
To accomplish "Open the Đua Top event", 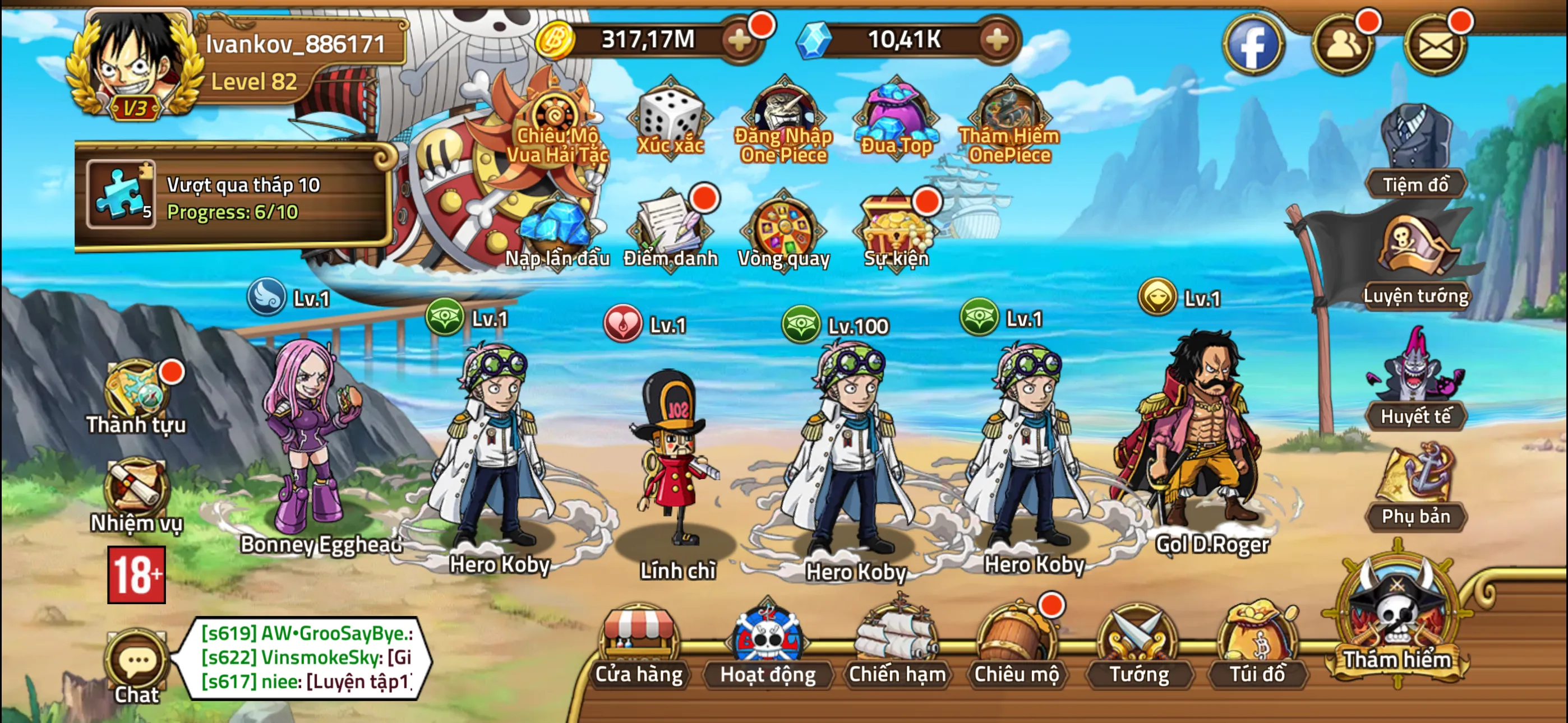I will coord(895,119).
